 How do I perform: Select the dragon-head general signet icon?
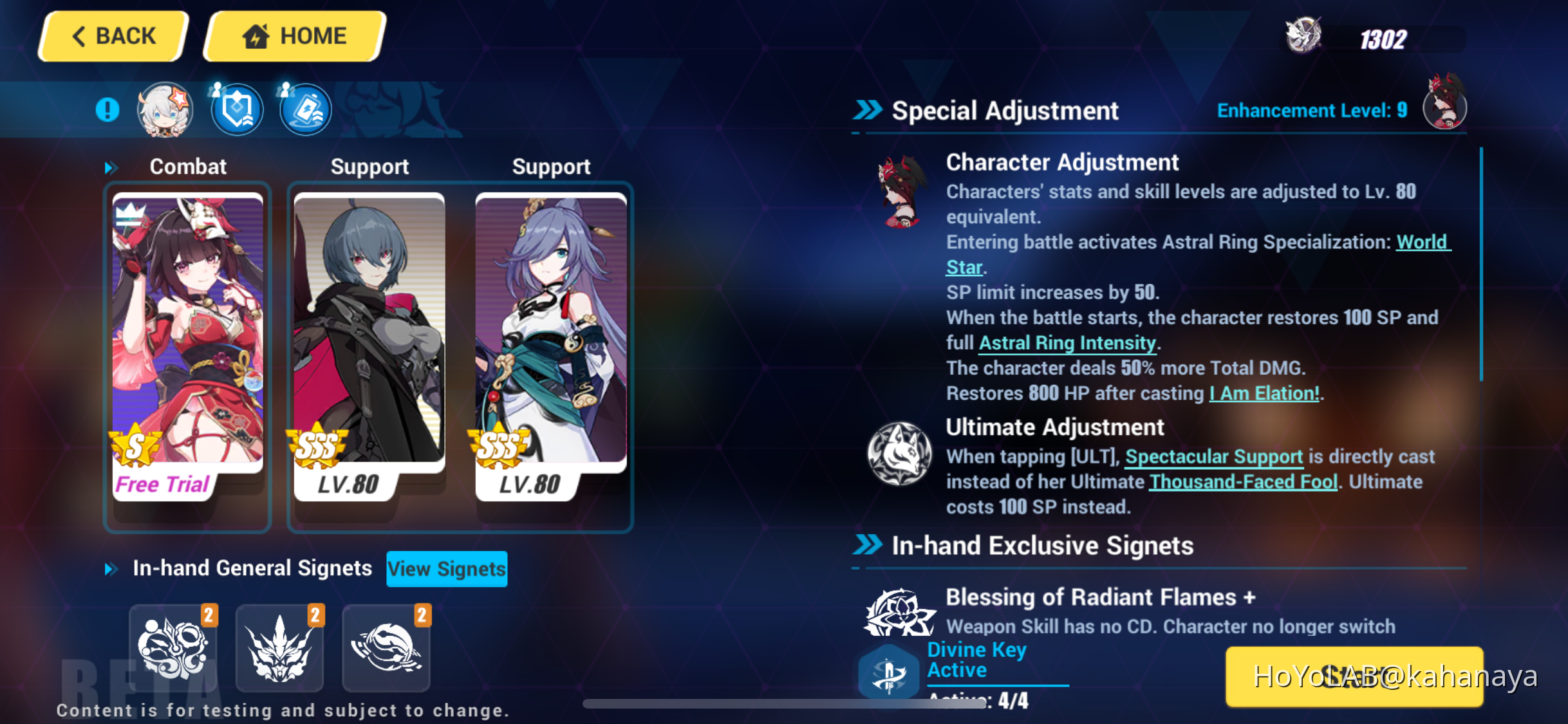click(280, 647)
